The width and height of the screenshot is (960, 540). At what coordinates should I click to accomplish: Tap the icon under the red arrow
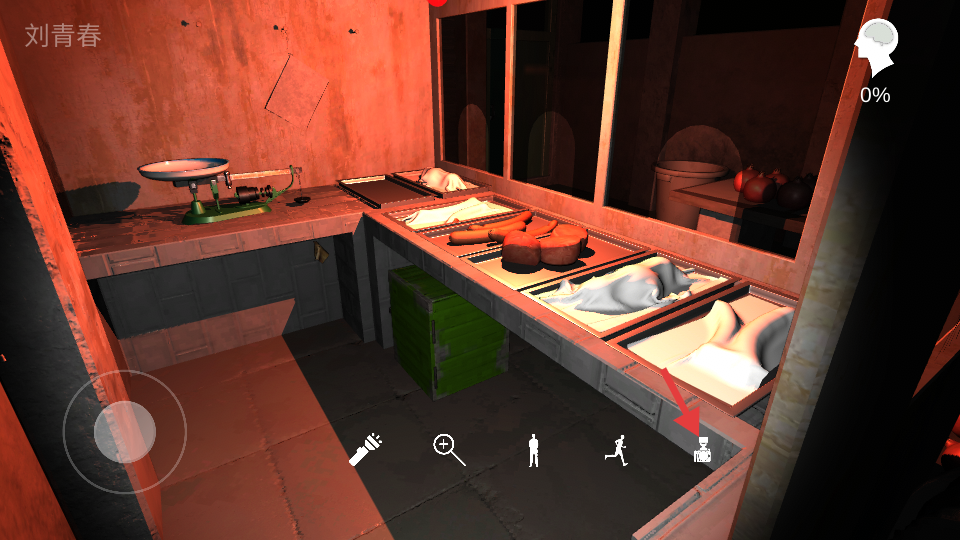tap(704, 452)
